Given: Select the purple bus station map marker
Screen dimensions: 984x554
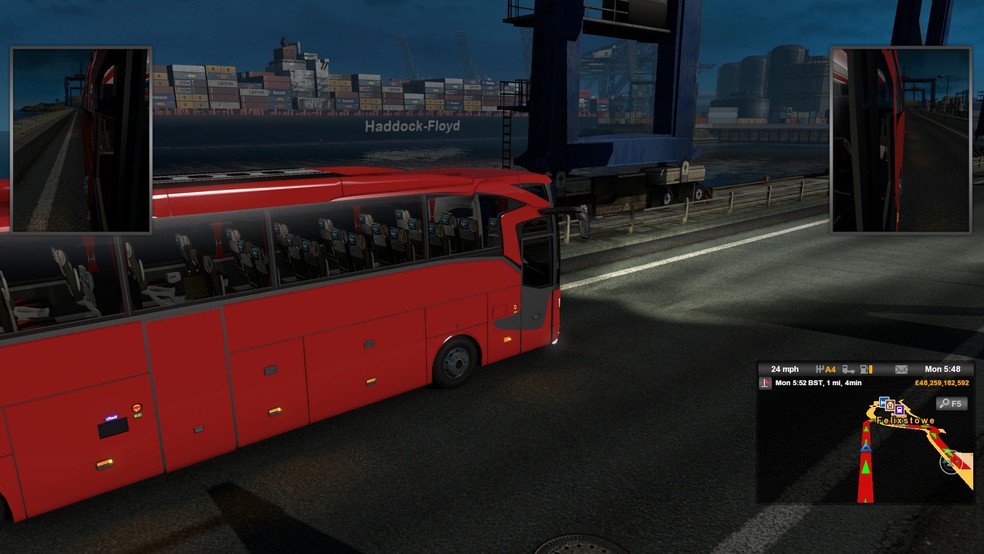Looking at the screenshot, I should click(899, 409).
